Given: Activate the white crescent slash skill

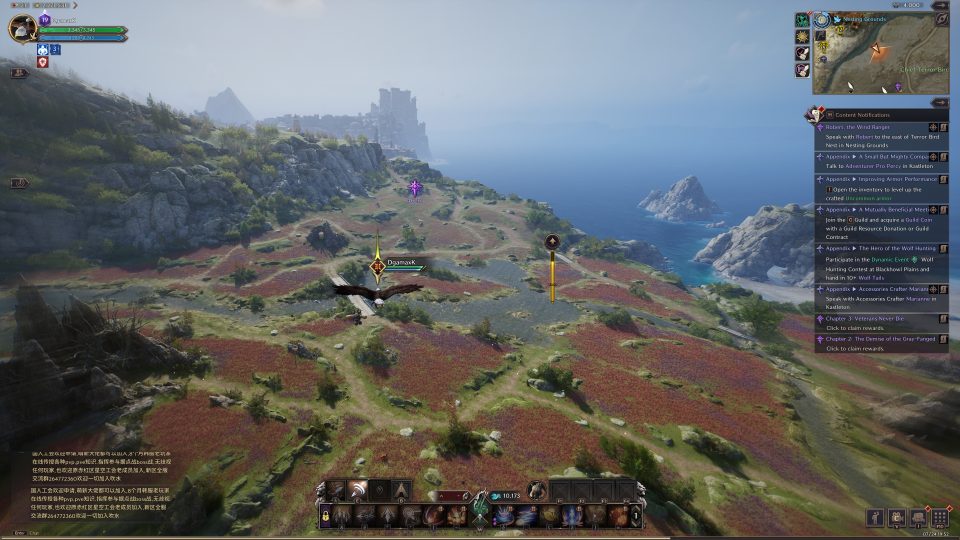Looking at the screenshot, I should point(358,490).
